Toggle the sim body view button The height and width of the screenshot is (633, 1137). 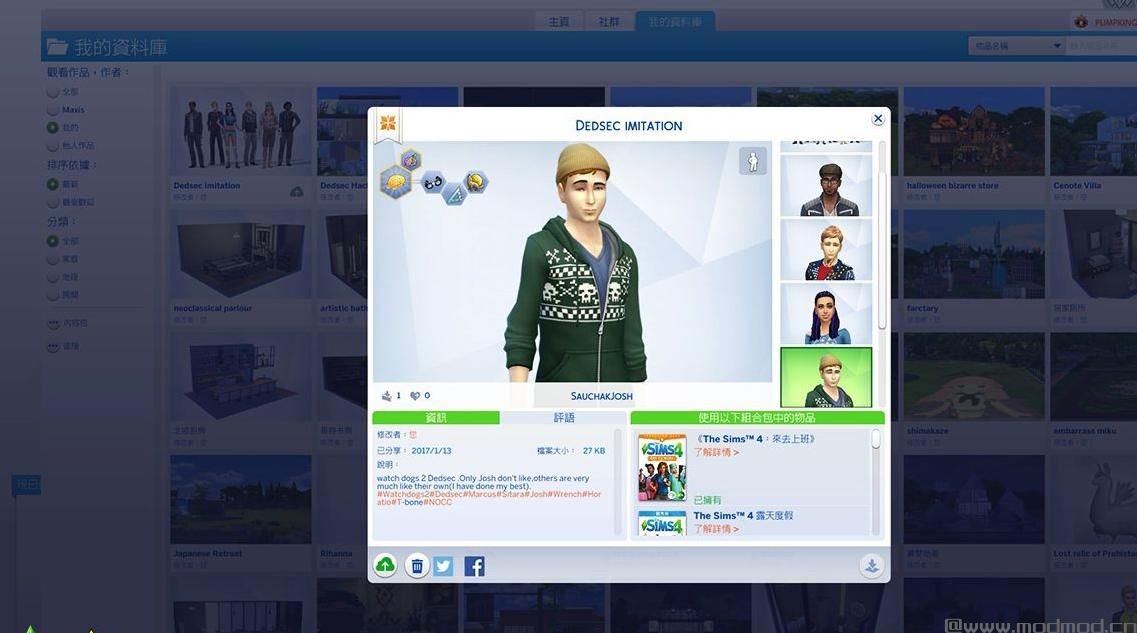click(752, 161)
